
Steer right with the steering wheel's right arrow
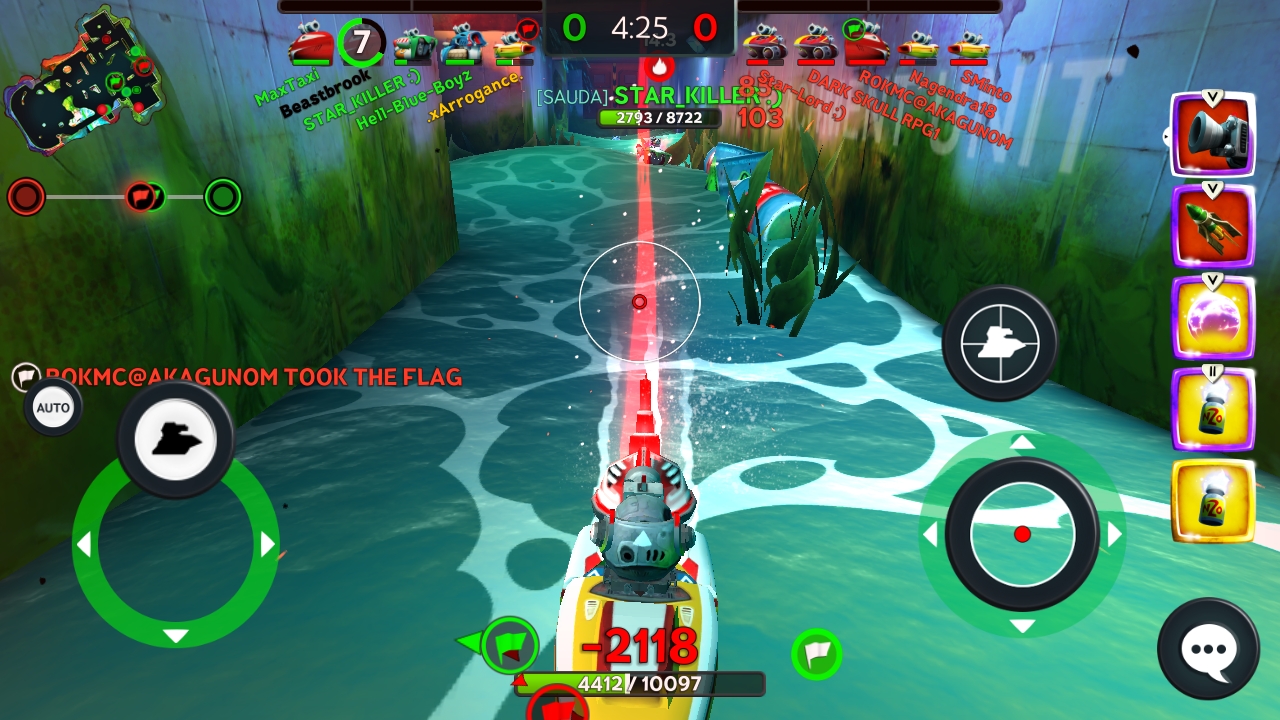(x=268, y=545)
